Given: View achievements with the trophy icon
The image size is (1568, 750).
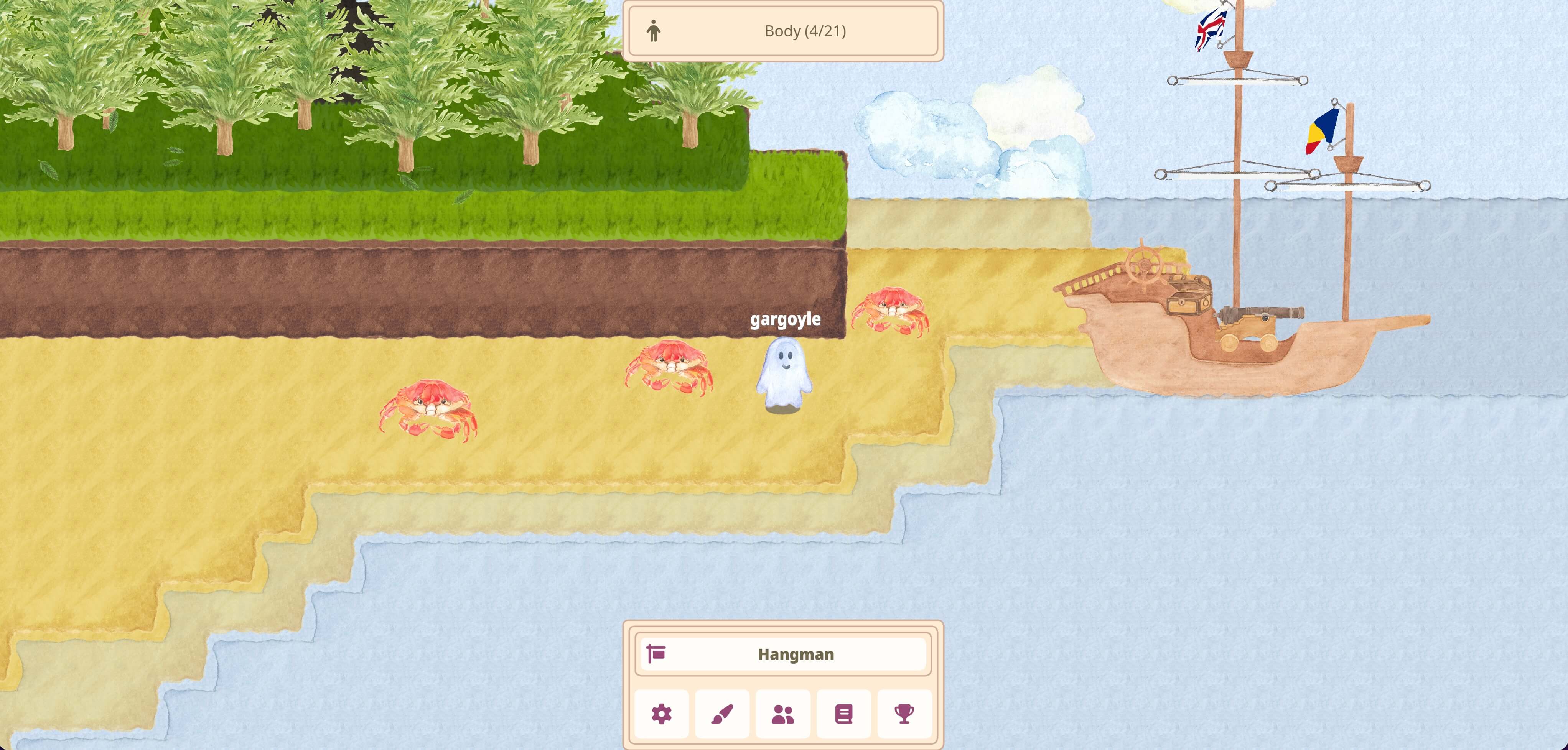Looking at the screenshot, I should pos(904,714).
